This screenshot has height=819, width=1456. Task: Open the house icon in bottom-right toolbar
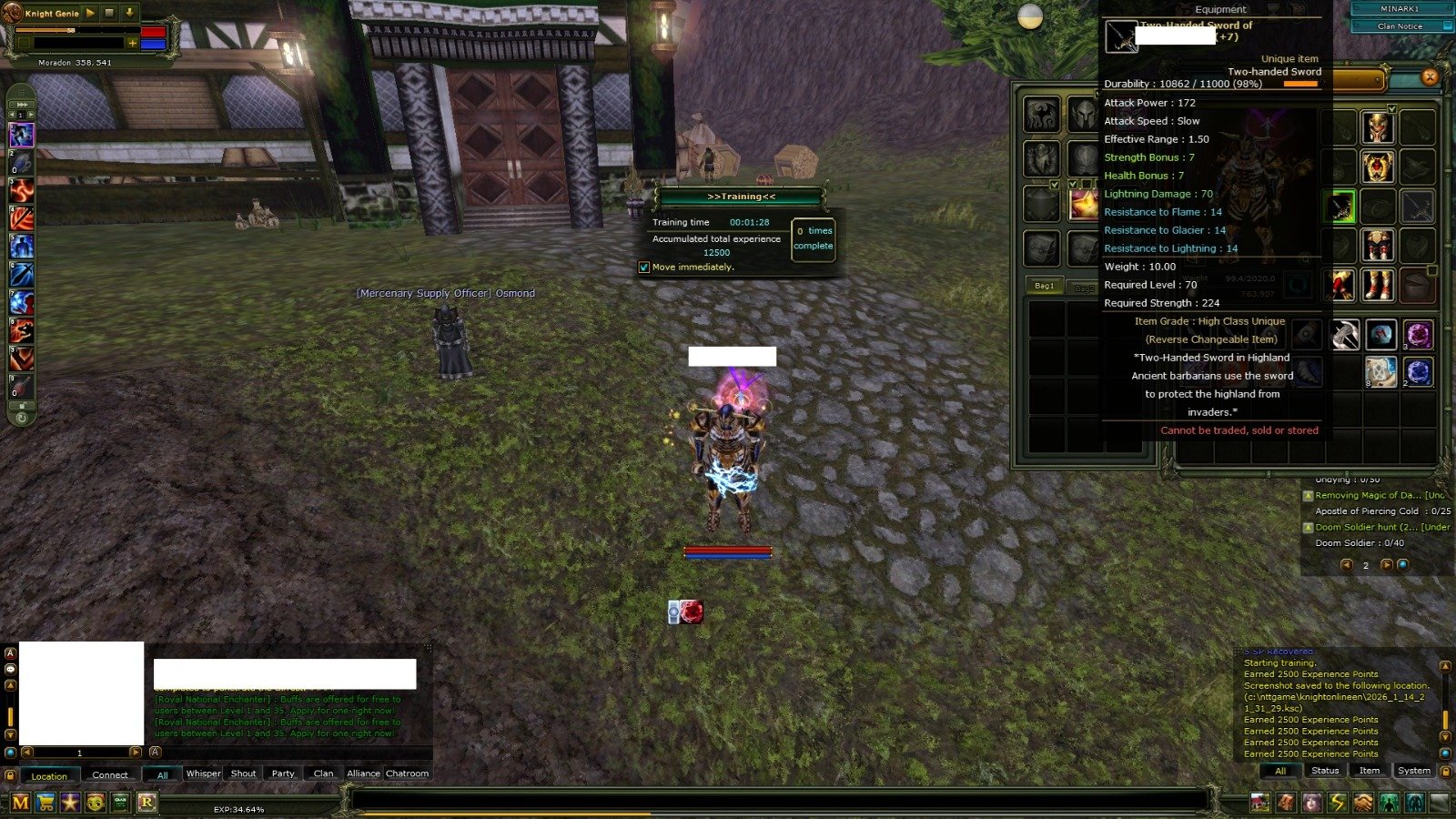(x=1262, y=803)
